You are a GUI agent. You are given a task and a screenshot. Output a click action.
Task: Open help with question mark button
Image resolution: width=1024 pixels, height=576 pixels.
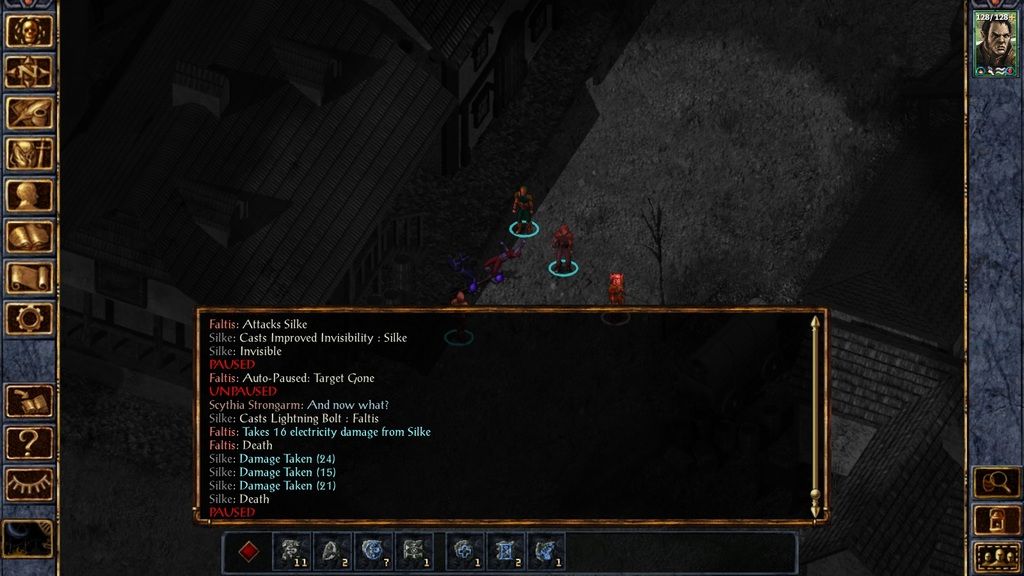pyautogui.click(x=29, y=442)
